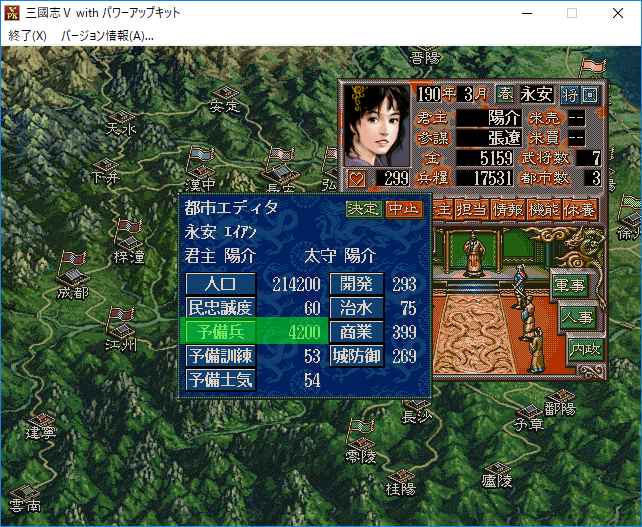Select the 城防御 castle defense field

click(x=356, y=356)
